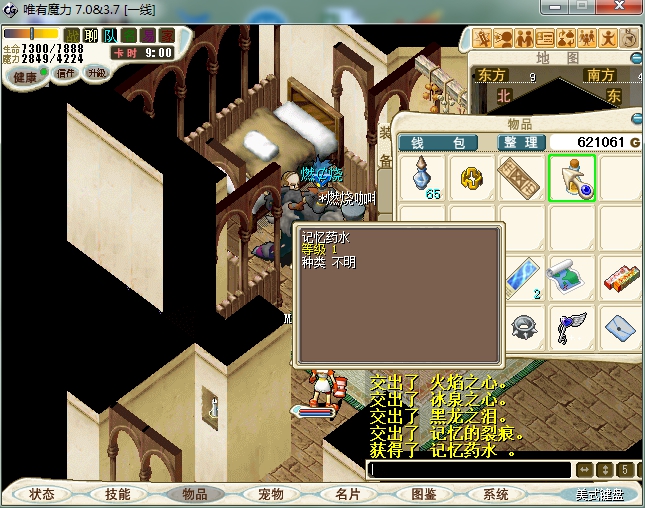645x508 pixels.
Task: Open the 名片 (Name Card) menu
Action: (346, 494)
